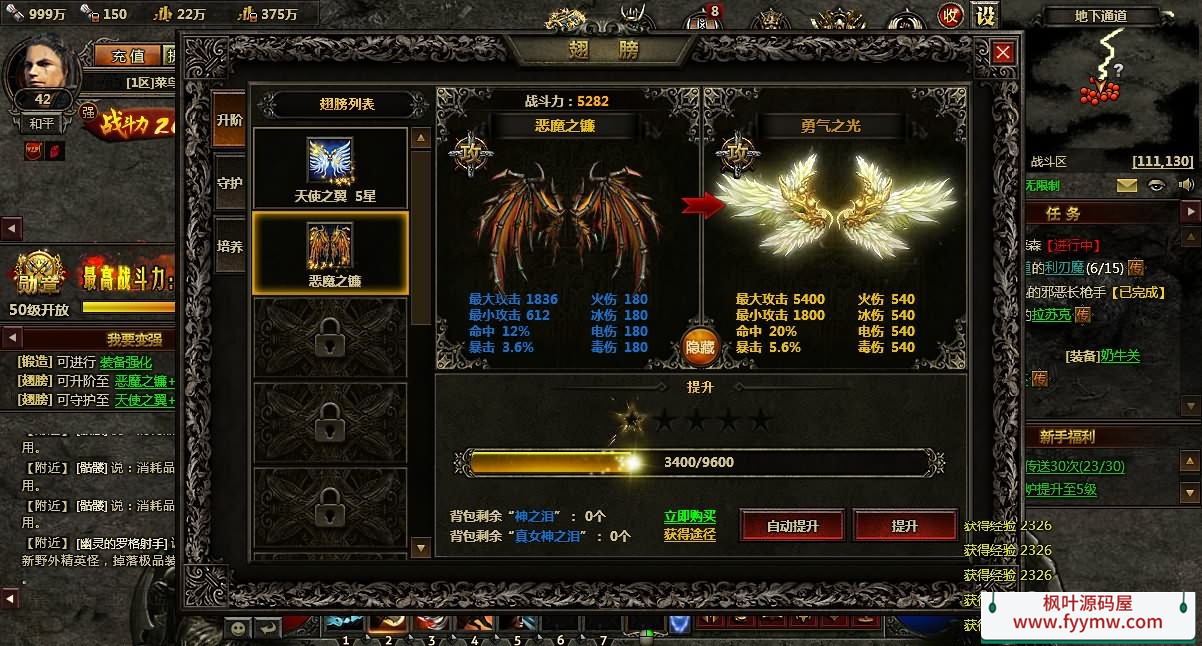This screenshot has height=646, width=1202.
Task: Visit the 枫叶源码屋 watermark link
Action: [1088, 613]
